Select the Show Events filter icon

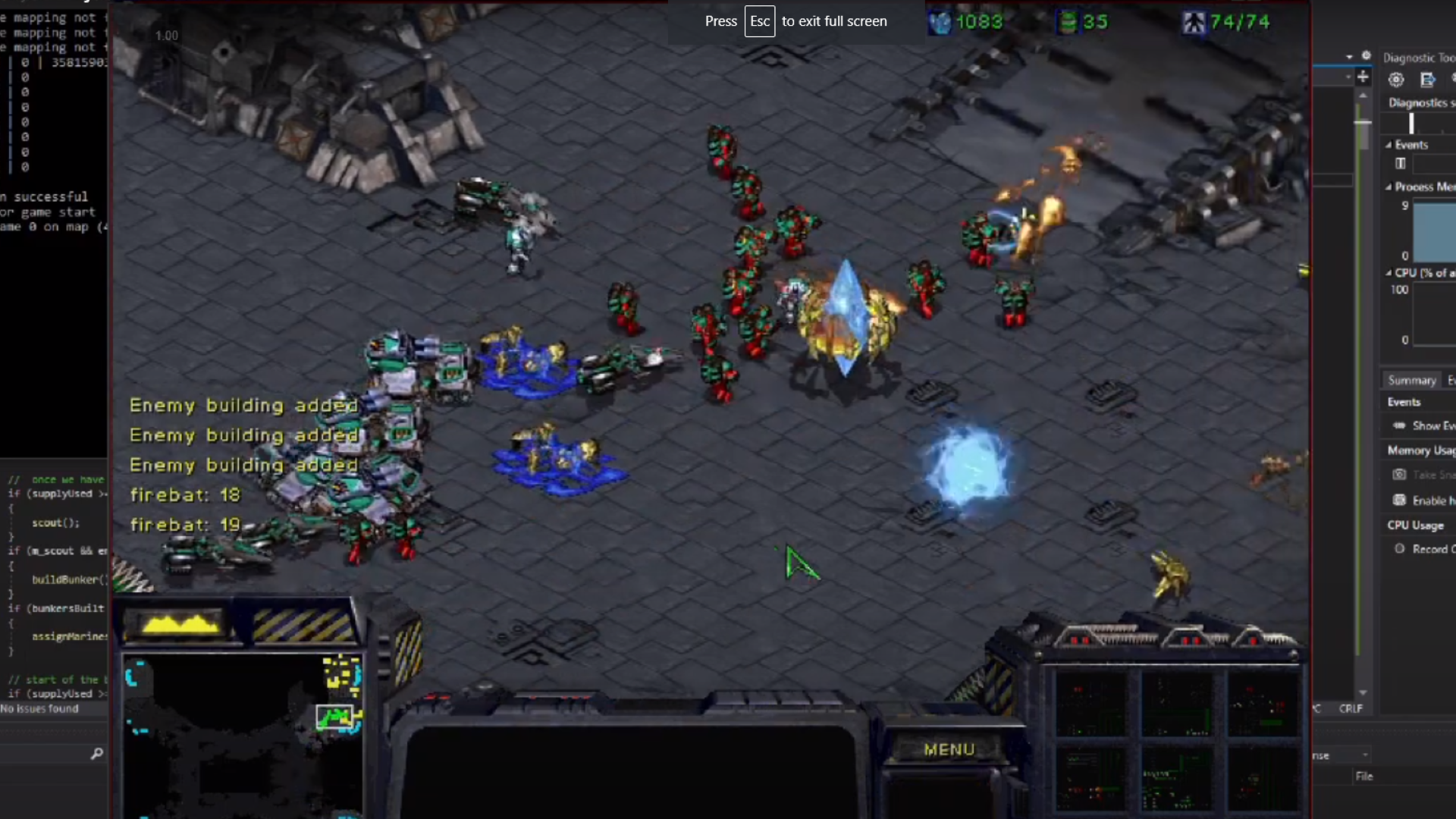coord(1401,426)
